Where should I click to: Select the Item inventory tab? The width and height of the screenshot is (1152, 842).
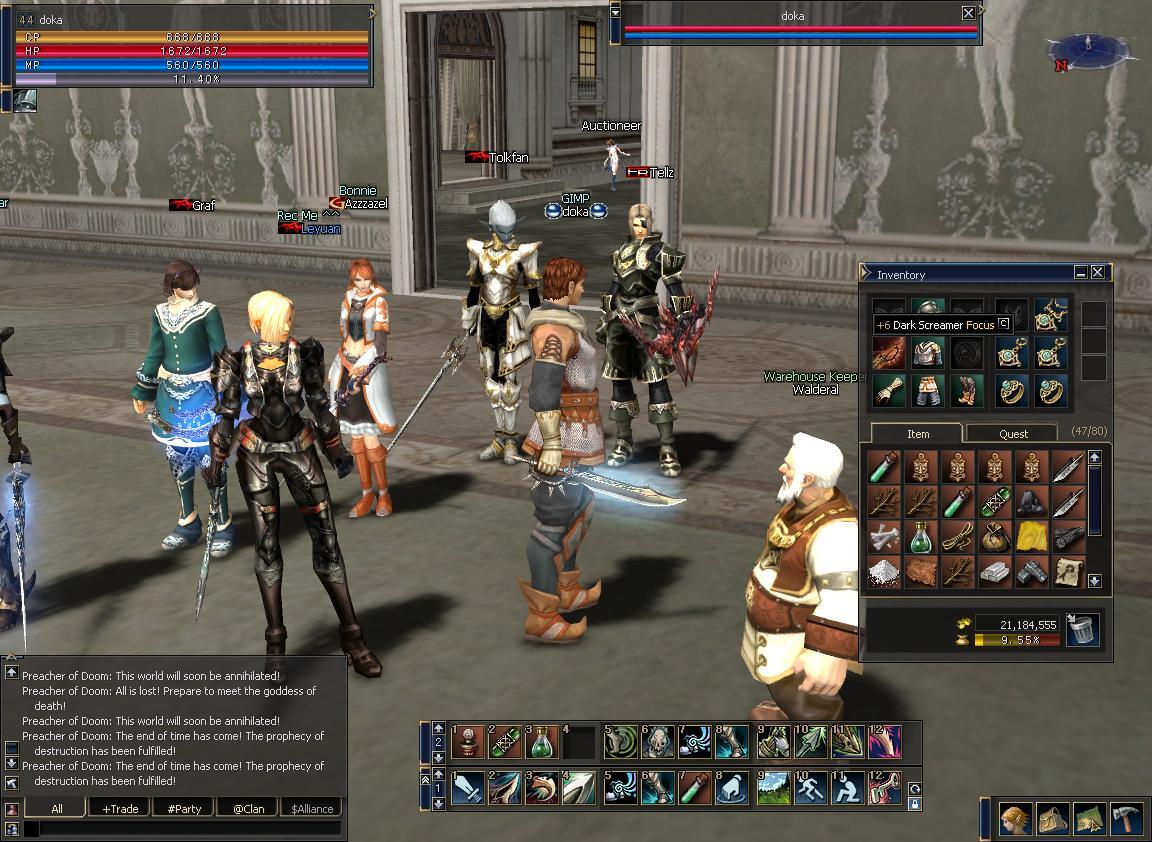[x=917, y=433]
